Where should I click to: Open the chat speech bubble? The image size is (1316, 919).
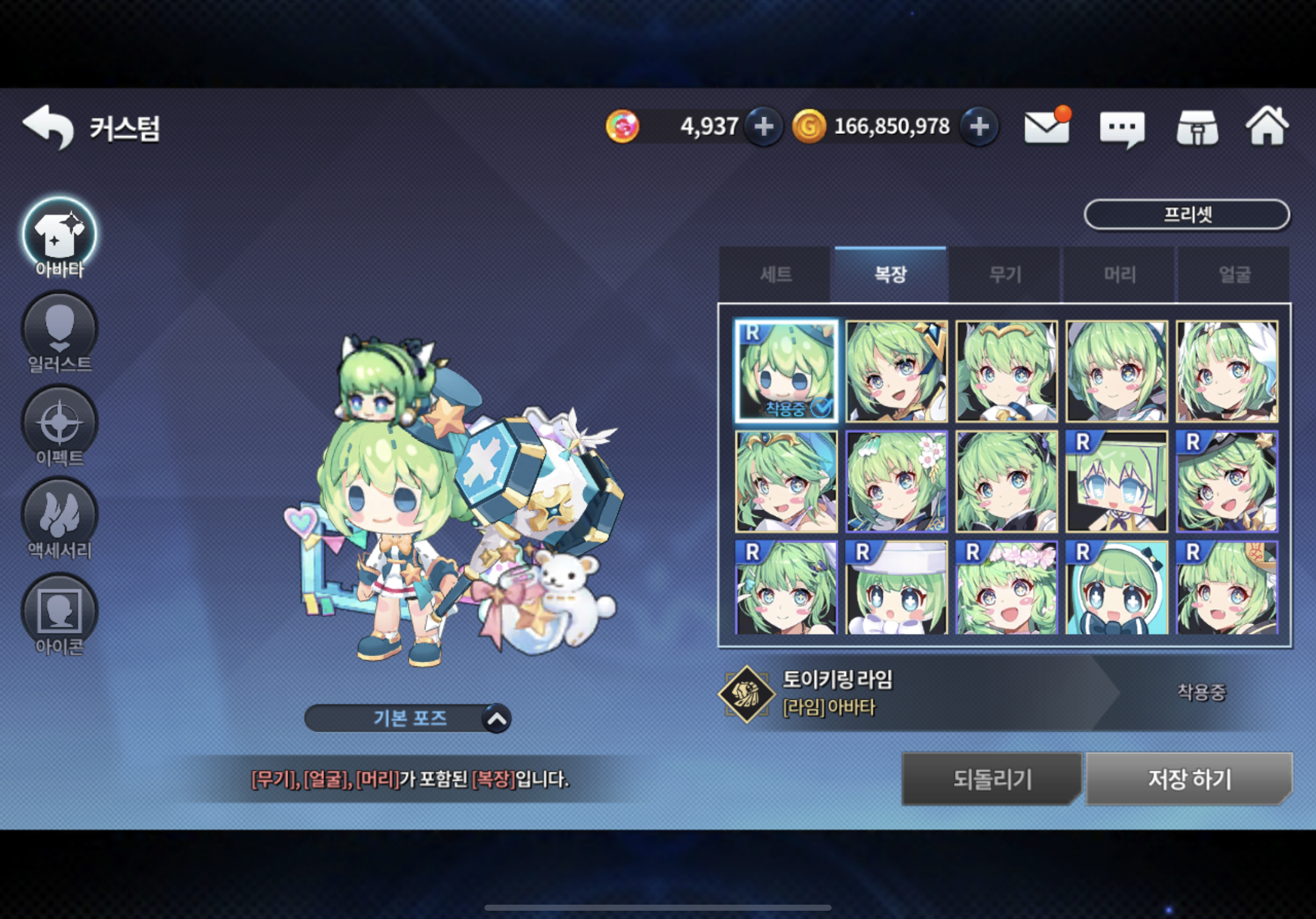[1121, 128]
